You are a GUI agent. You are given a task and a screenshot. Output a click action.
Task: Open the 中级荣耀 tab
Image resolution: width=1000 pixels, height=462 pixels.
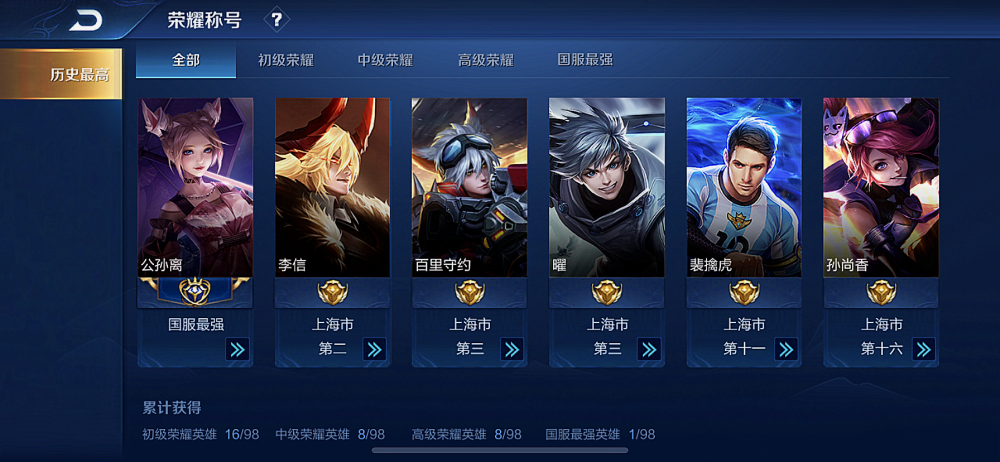coord(386,60)
